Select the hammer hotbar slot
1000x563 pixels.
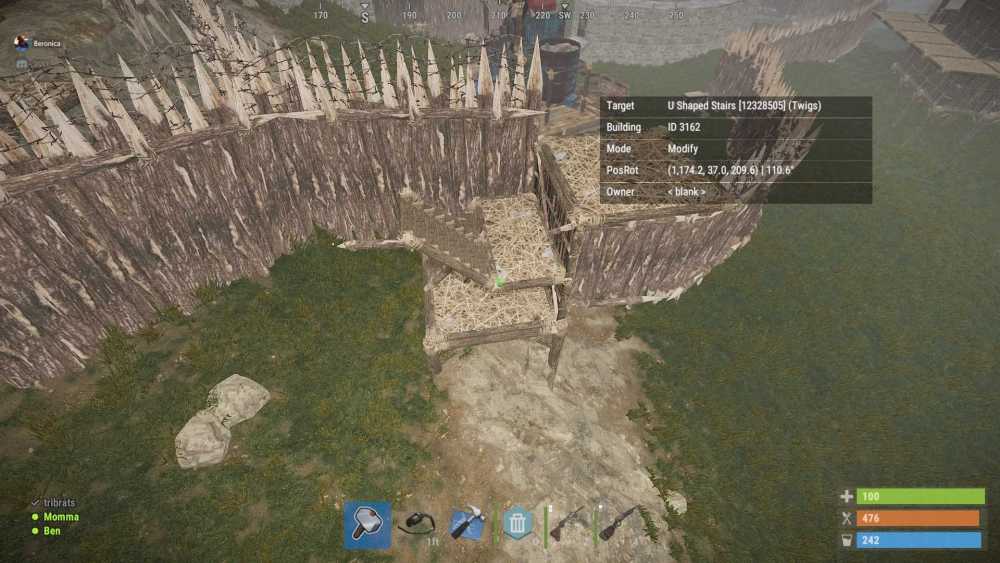click(367, 524)
